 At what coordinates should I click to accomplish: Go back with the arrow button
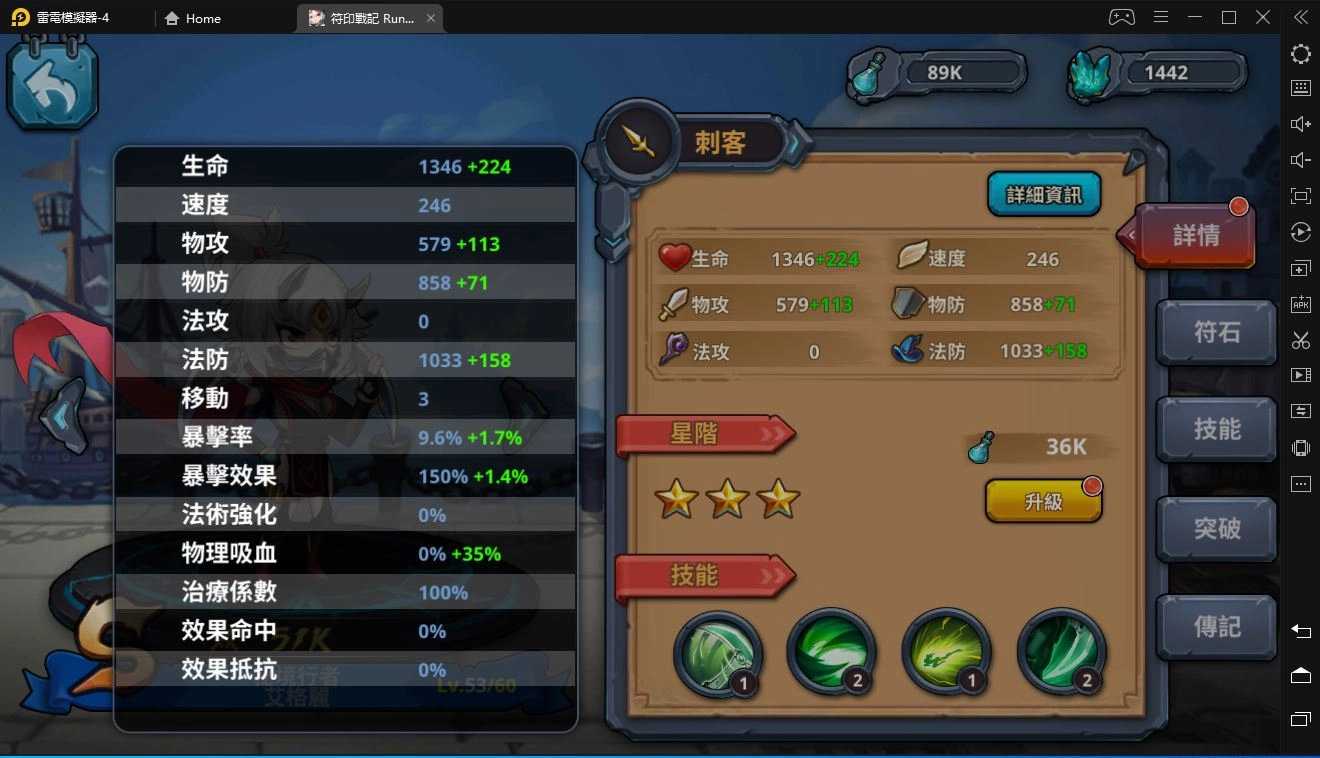click(x=52, y=88)
